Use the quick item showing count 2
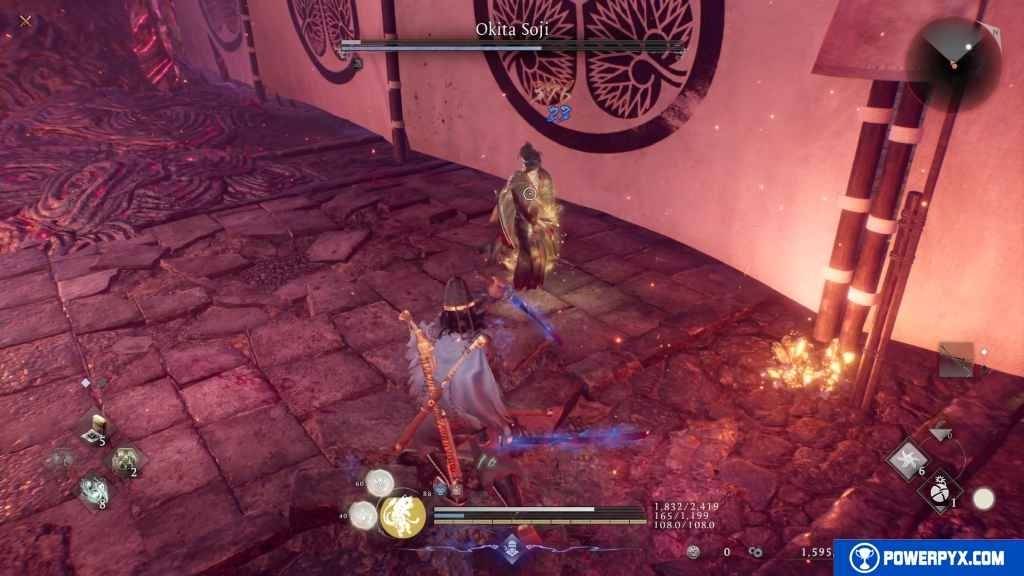1024x576 pixels. 124,460
